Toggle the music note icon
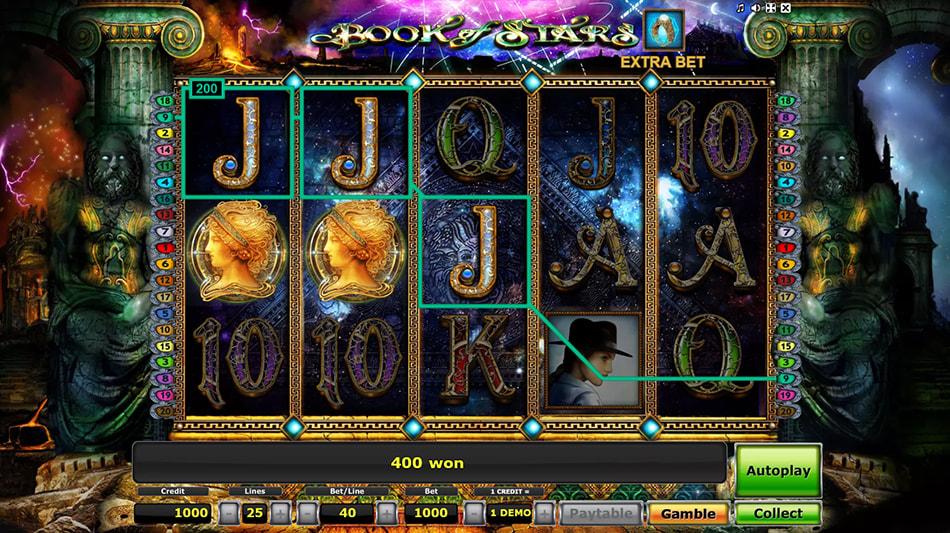This screenshot has width=950, height=533. [x=741, y=9]
